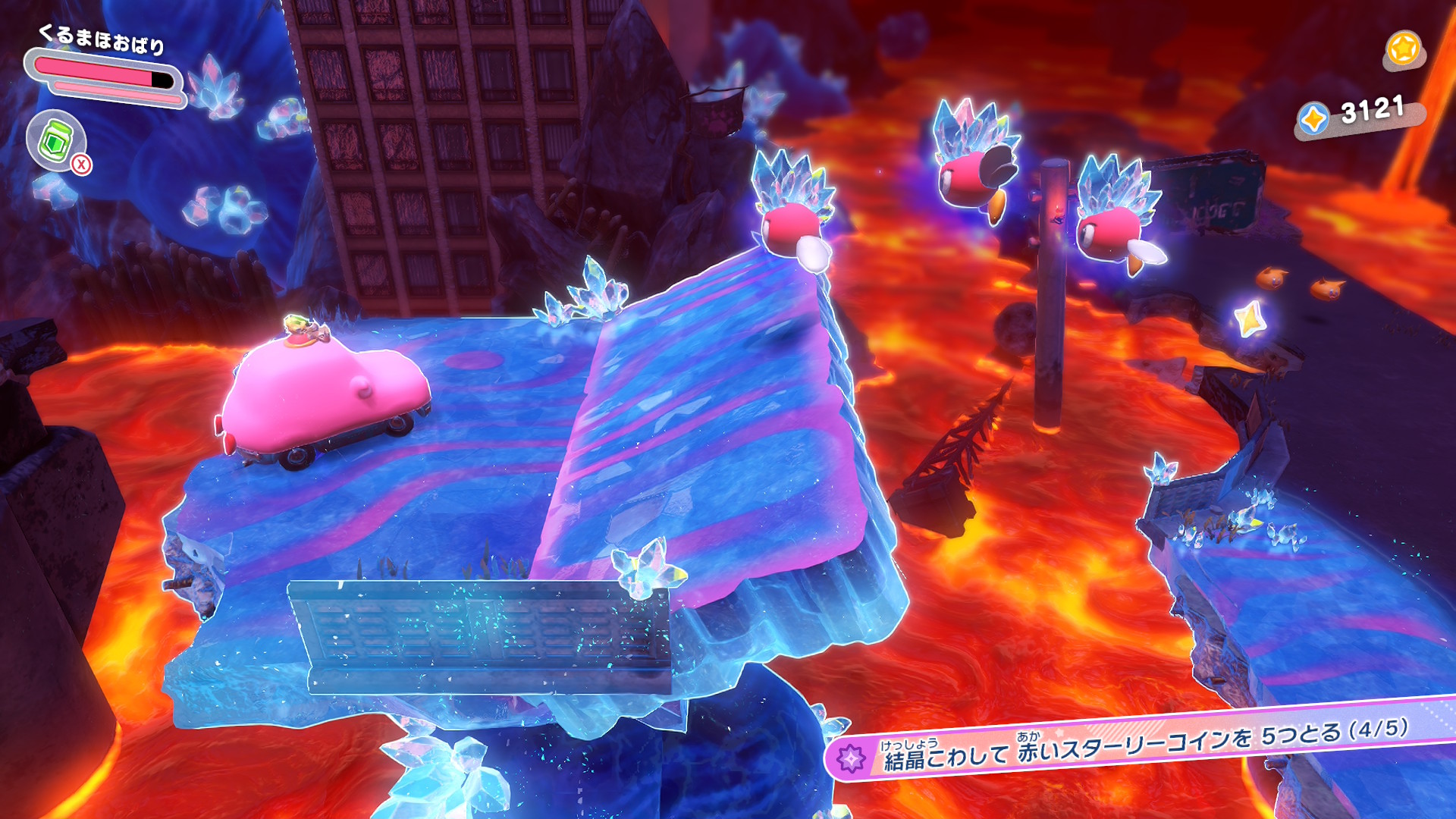Click the gold star coin icon
1456x819 pixels.
coord(1403,49)
